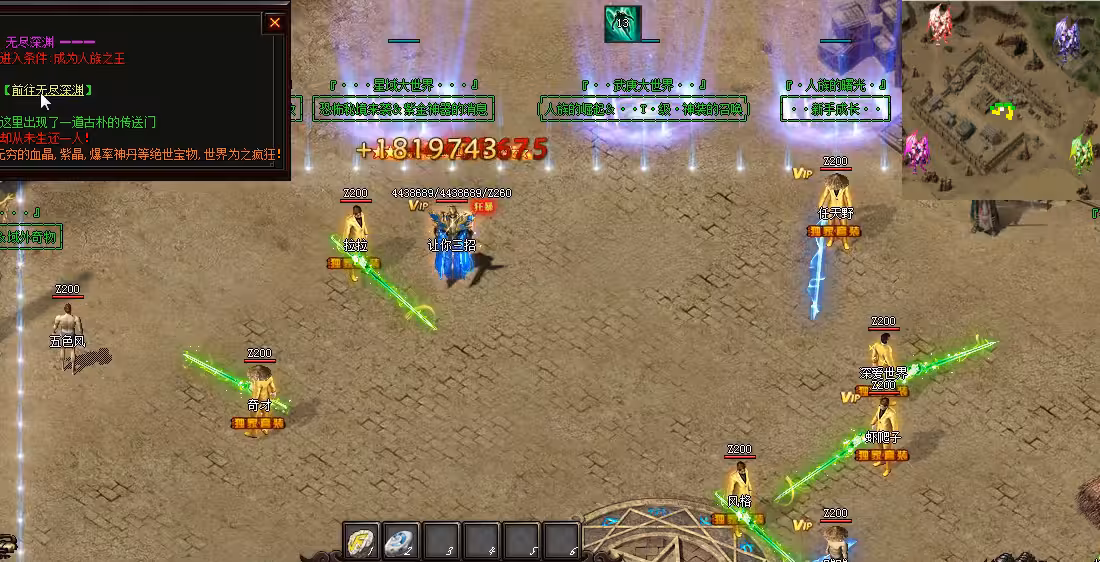The height and width of the screenshot is (562, 1100).
Task: Use the yellow scroll in hotbar slot 1
Action: click(x=360, y=540)
